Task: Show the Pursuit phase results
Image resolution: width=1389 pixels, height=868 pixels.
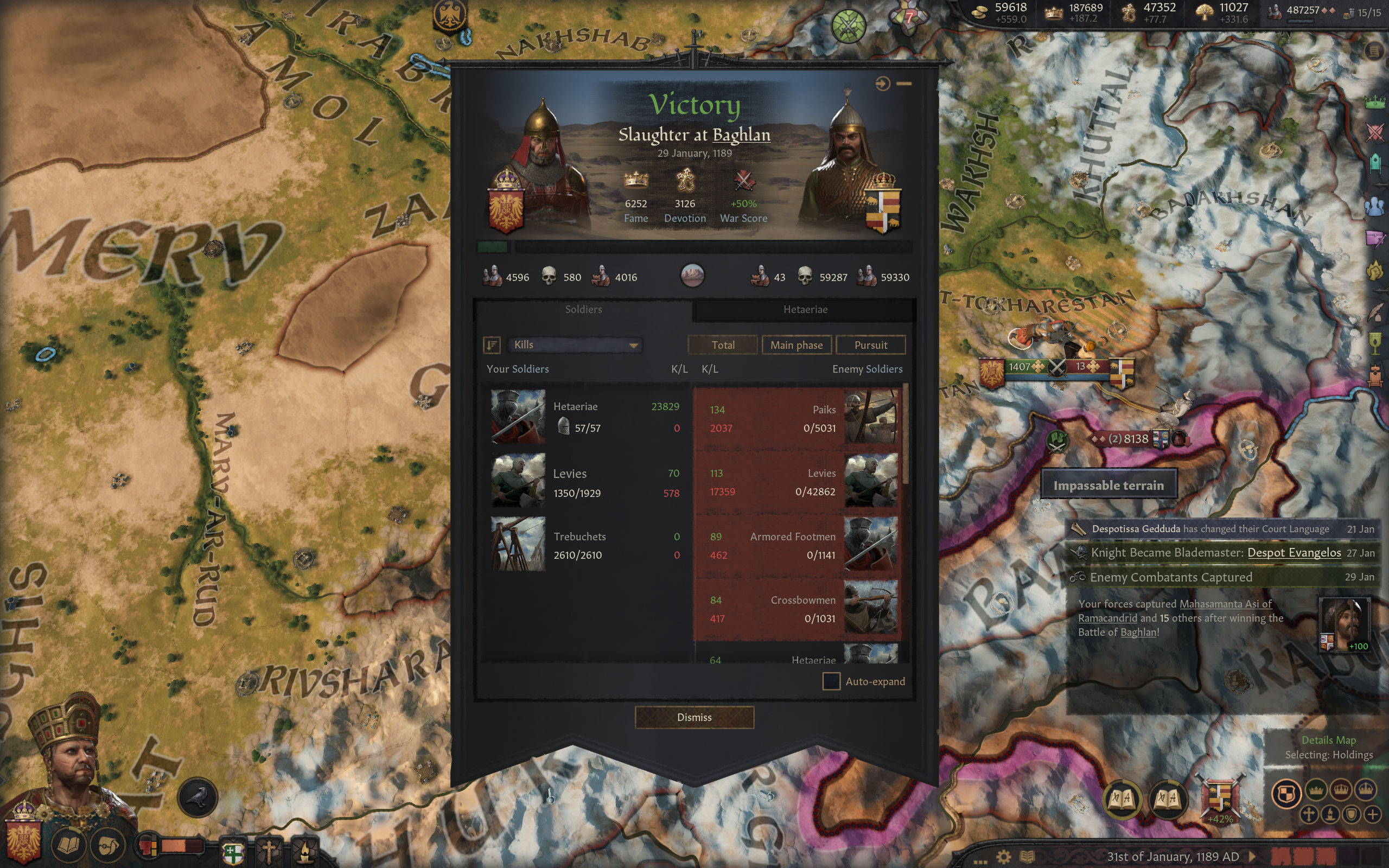Action: coord(870,345)
